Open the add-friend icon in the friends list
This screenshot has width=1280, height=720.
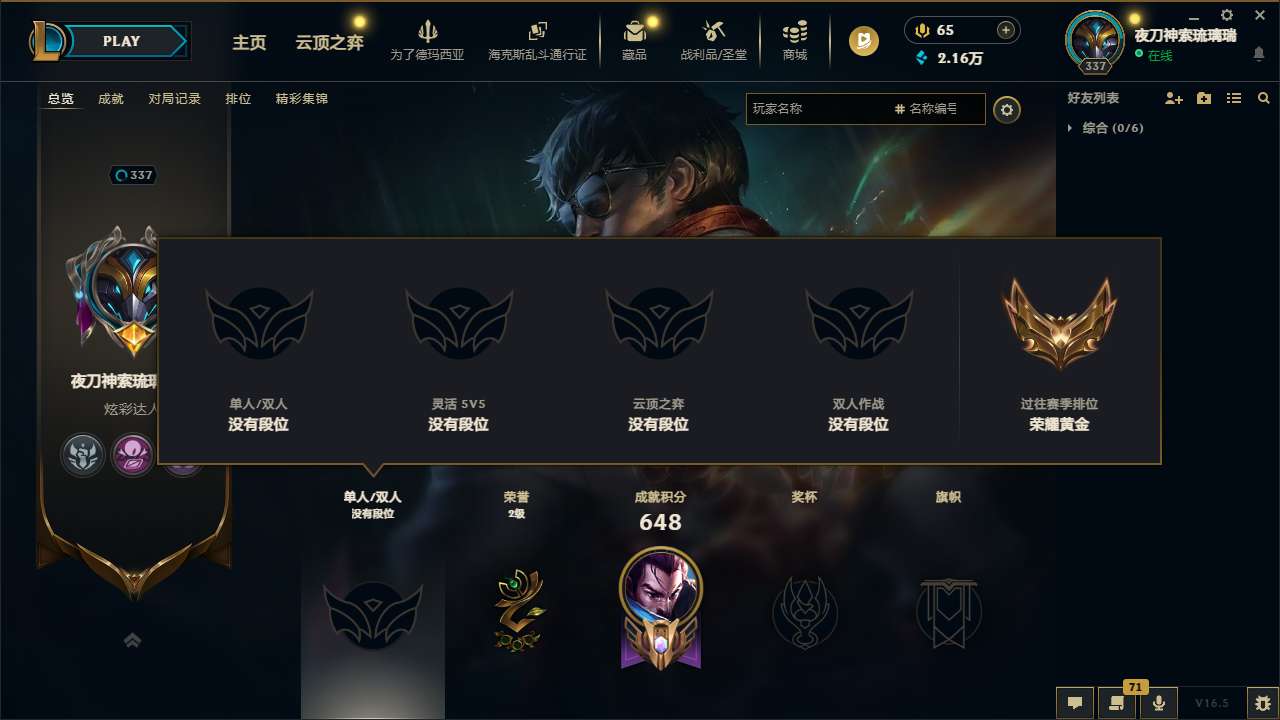point(1171,98)
